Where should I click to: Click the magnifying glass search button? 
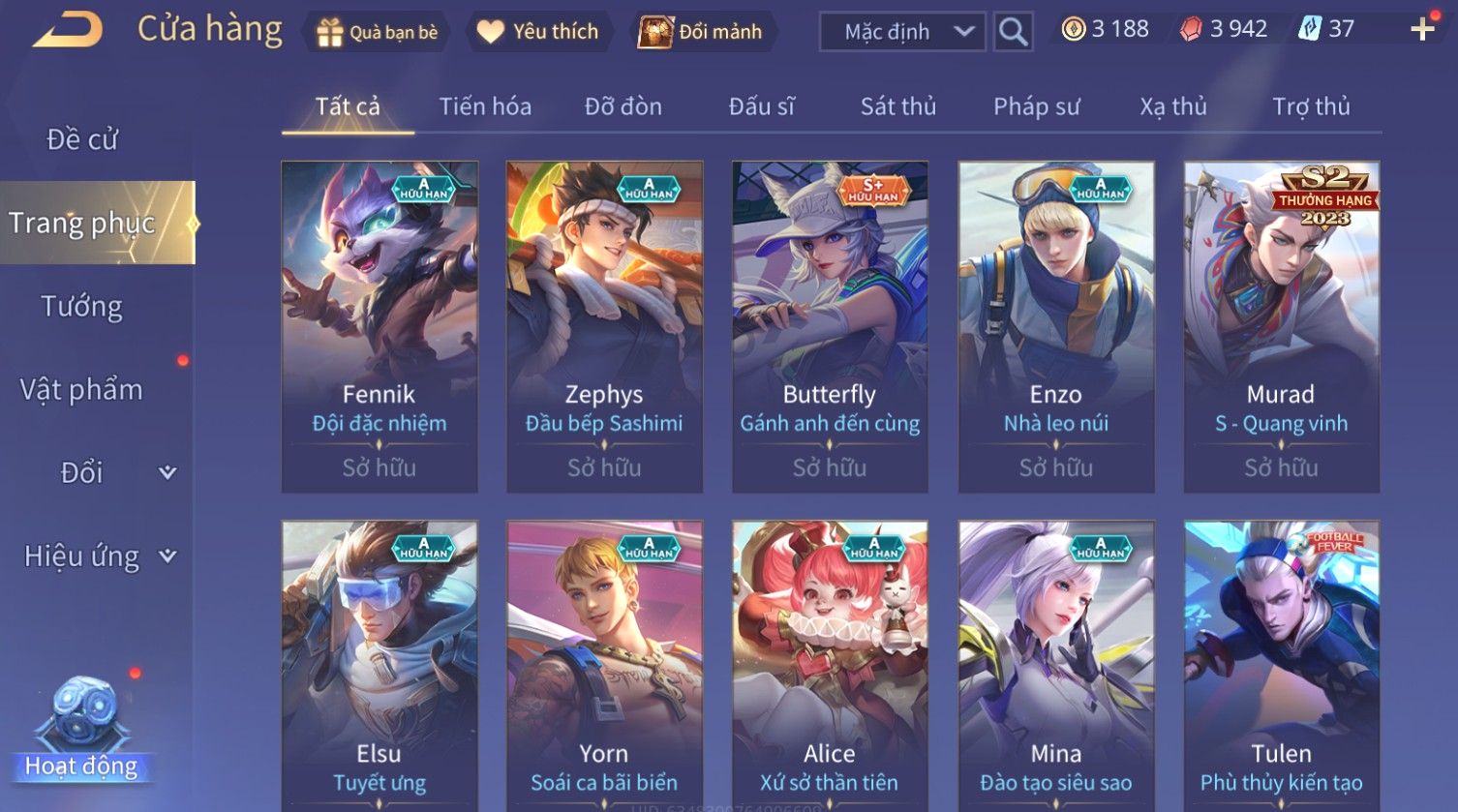[1013, 32]
